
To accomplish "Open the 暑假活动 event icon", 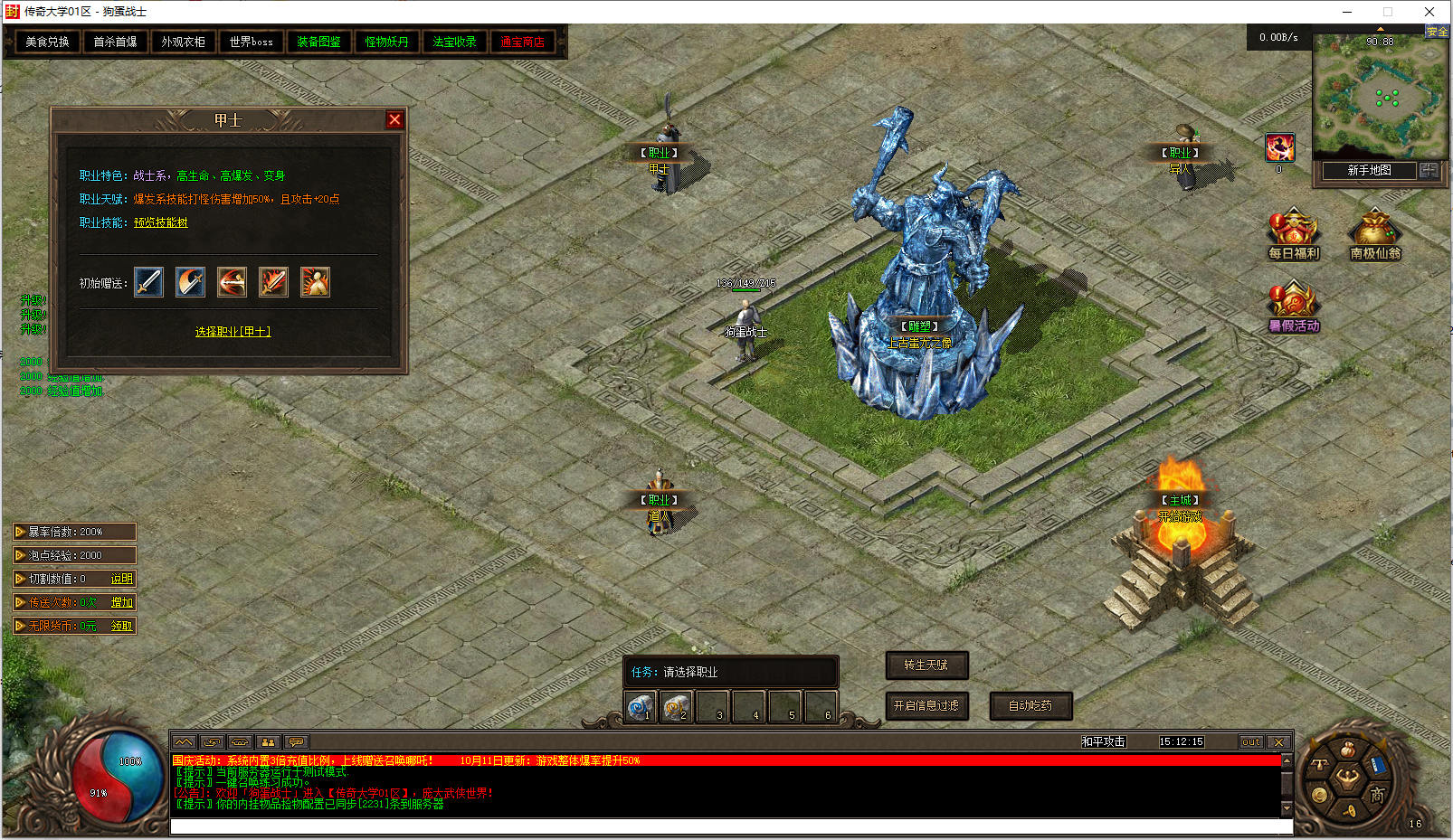I will pyautogui.click(x=1293, y=306).
